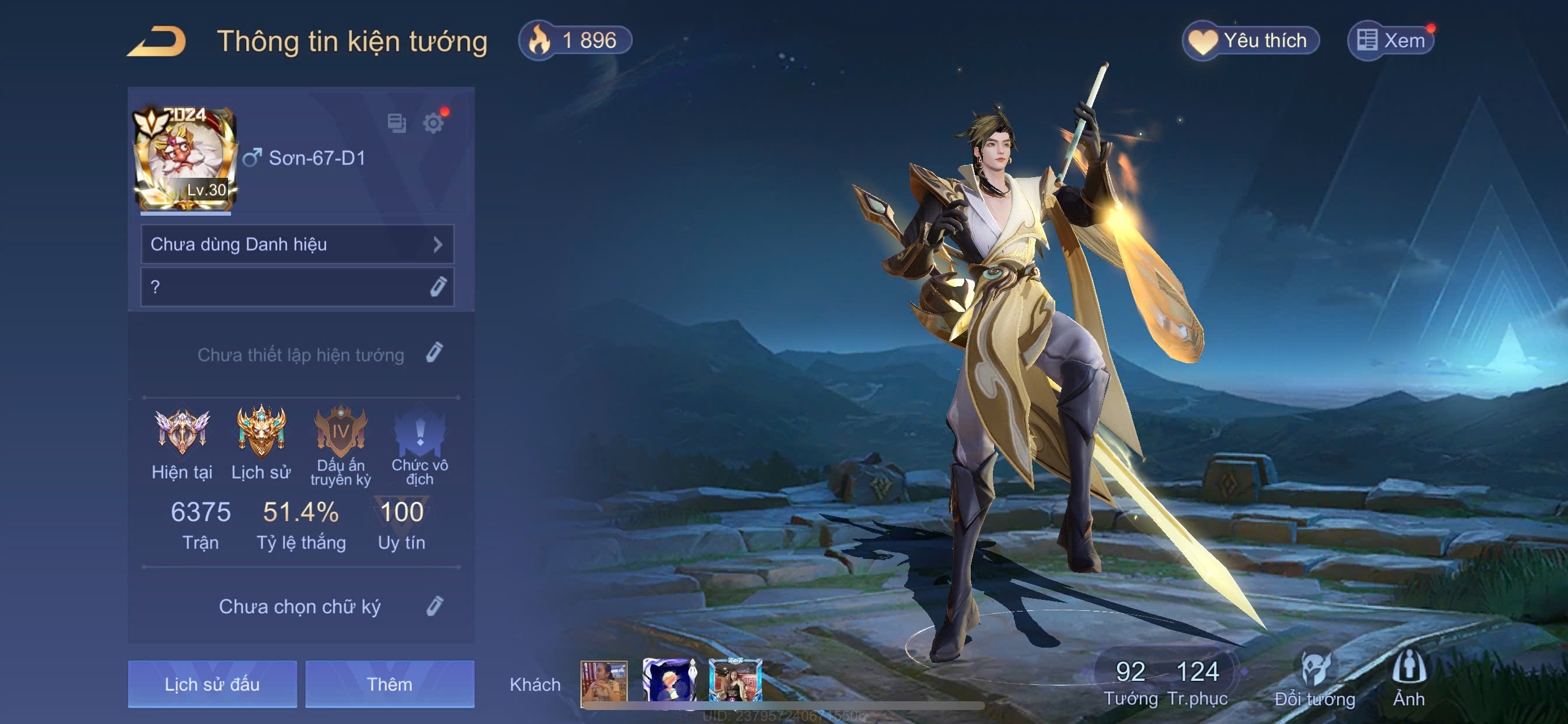Select the first visitor thumbnail next to Khách
The width and height of the screenshot is (1568, 724).
604,682
